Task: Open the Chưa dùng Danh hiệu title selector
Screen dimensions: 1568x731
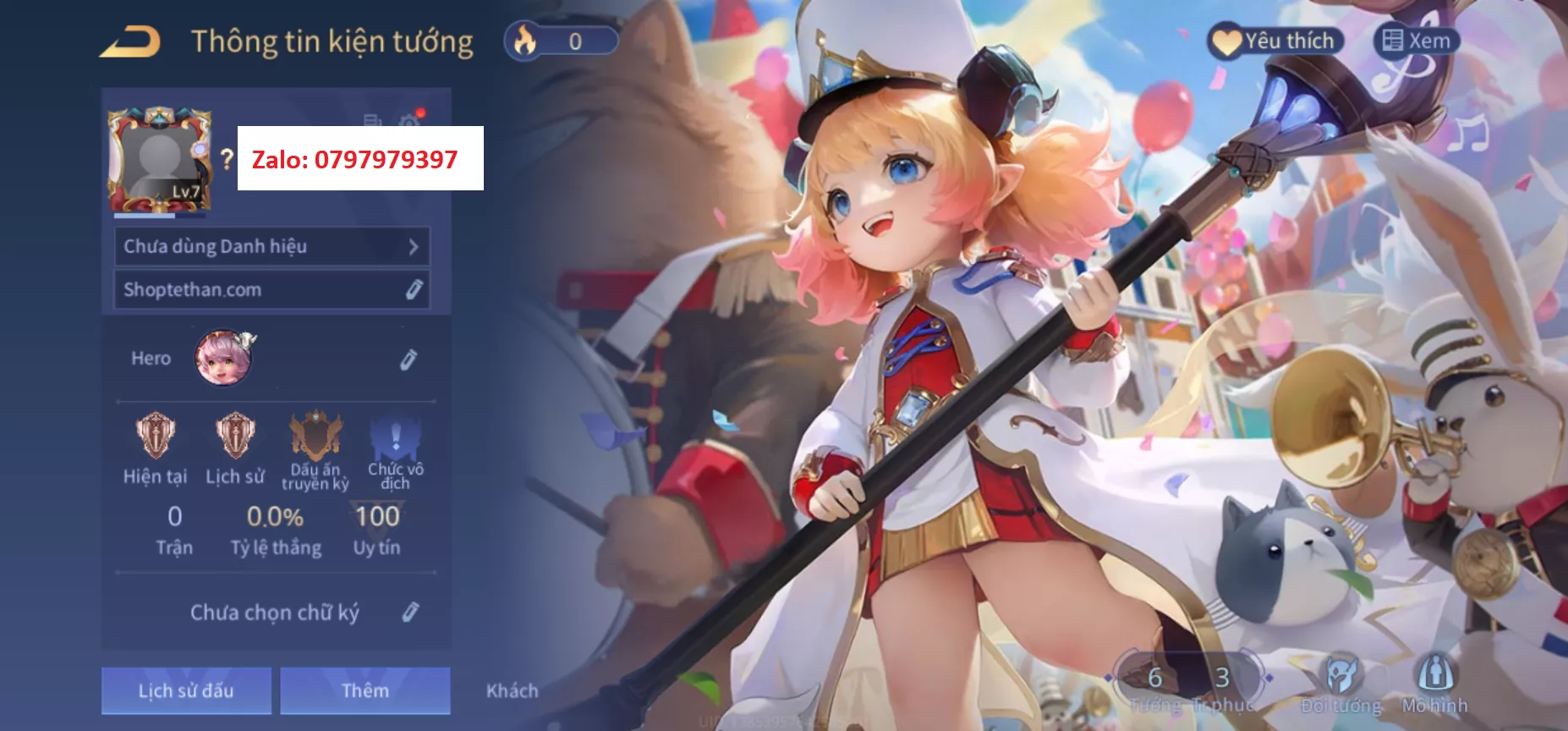Action: [271, 247]
